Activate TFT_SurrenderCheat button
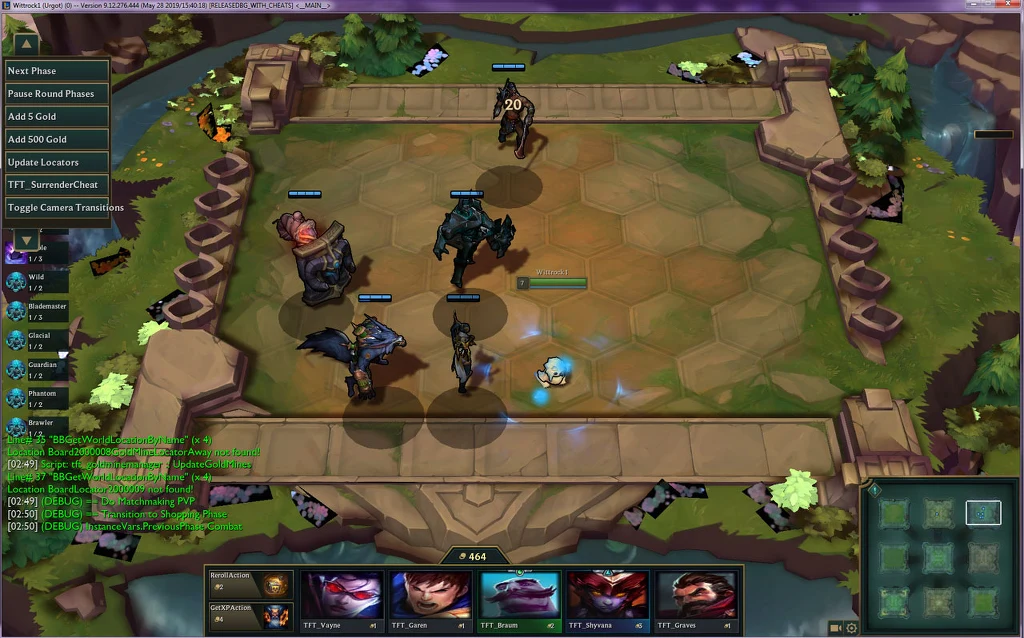This screenshot has width=1024, height=638. 57,185
